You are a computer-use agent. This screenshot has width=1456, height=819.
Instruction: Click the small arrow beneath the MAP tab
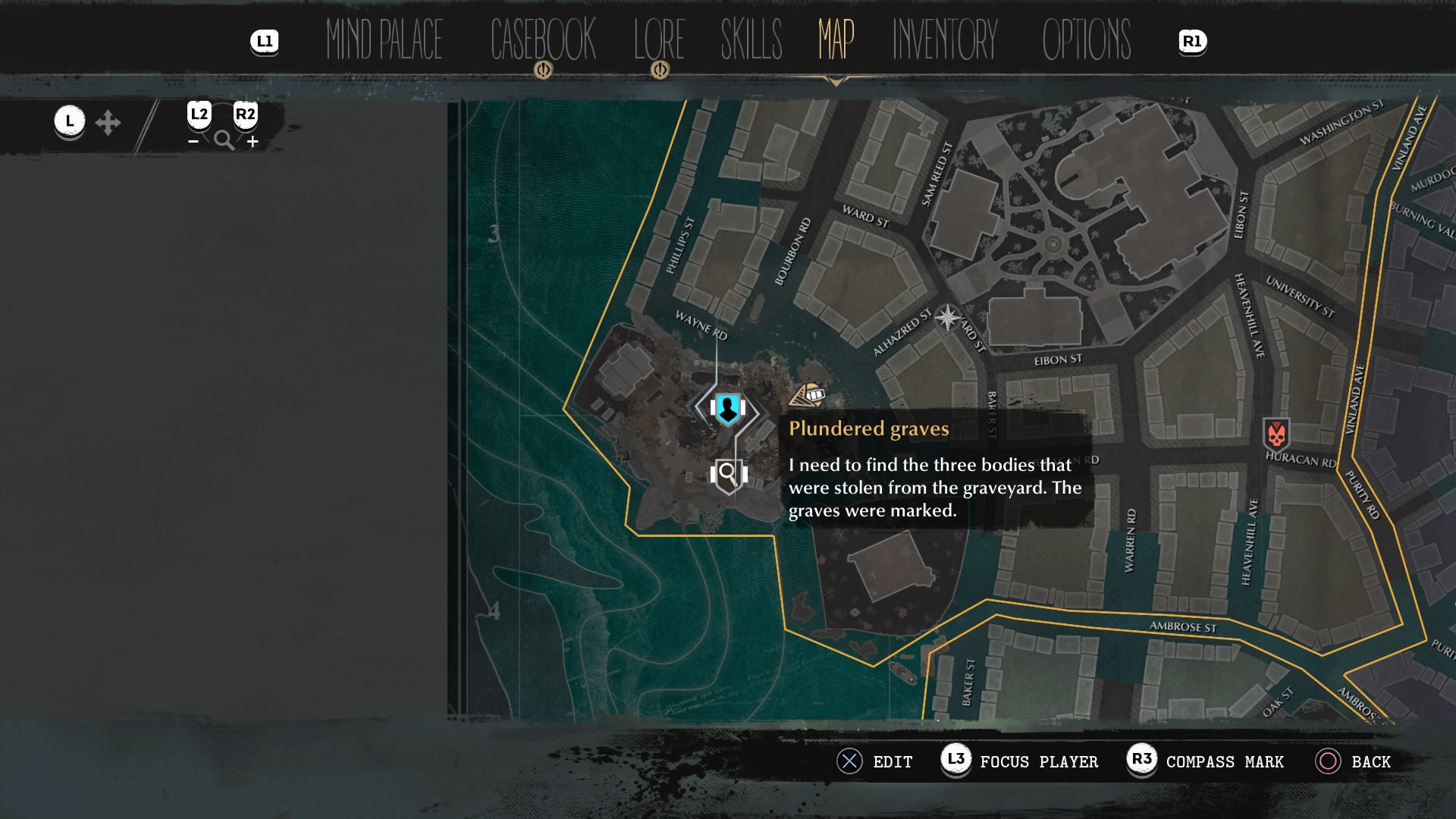pos(835,79)
